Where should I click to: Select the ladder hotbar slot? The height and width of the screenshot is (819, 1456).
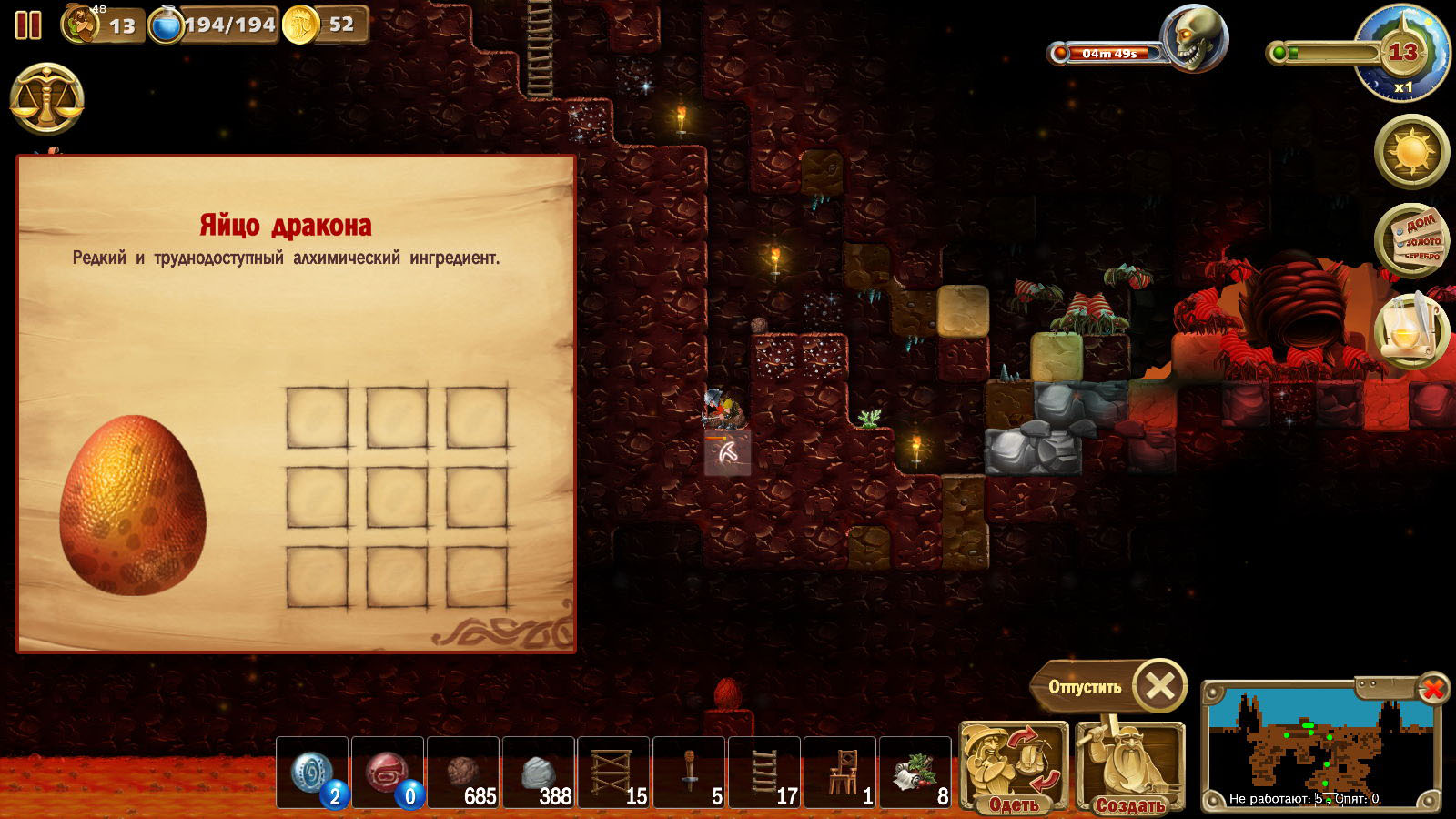(x=764, y=773)
